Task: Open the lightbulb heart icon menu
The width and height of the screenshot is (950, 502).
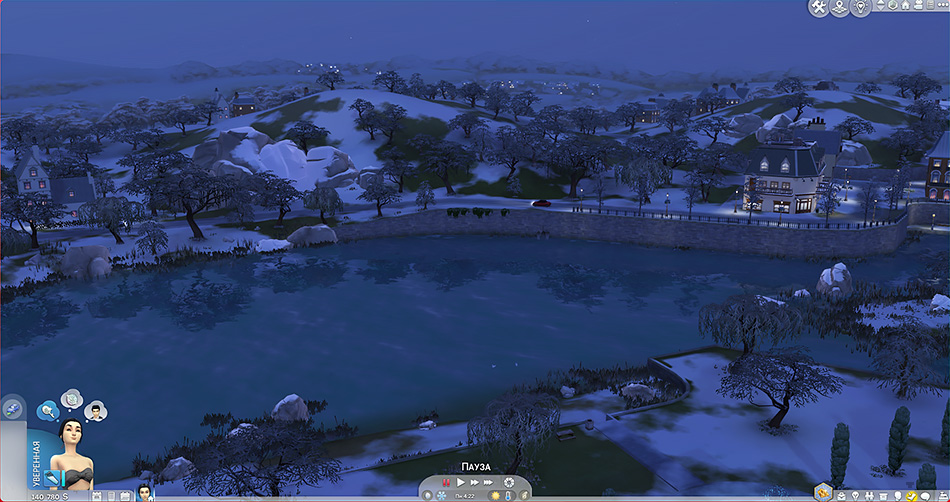Action: [x=858, y=7]
